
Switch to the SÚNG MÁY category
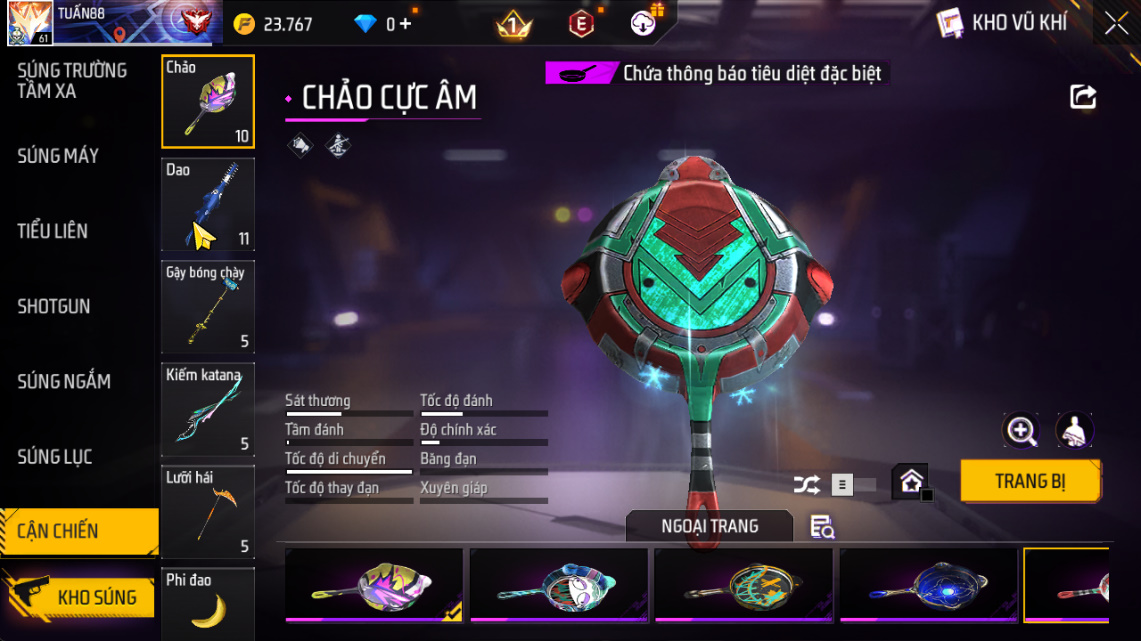click(x=58, y=156)
